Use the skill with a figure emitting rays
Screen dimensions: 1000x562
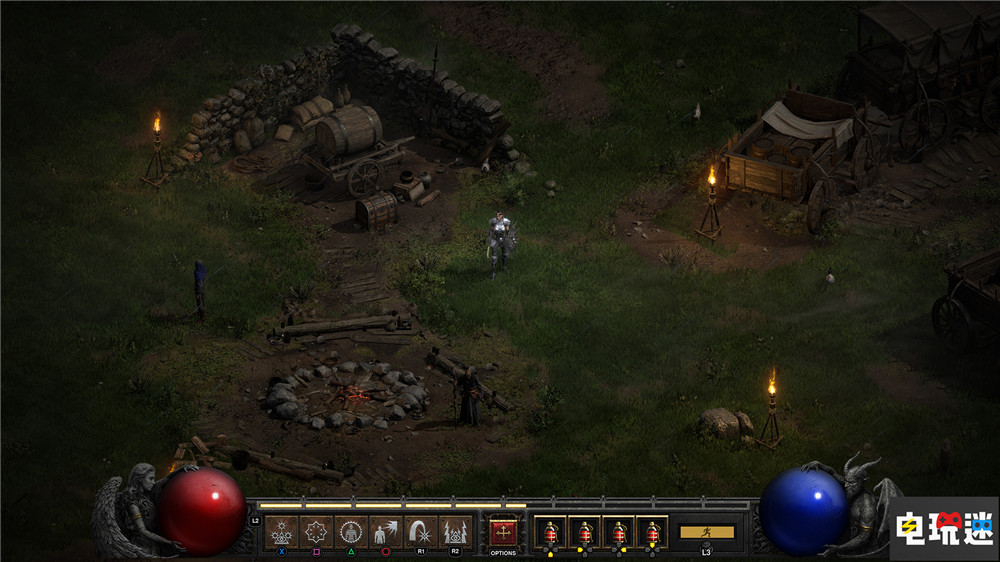tap(386, 531)
